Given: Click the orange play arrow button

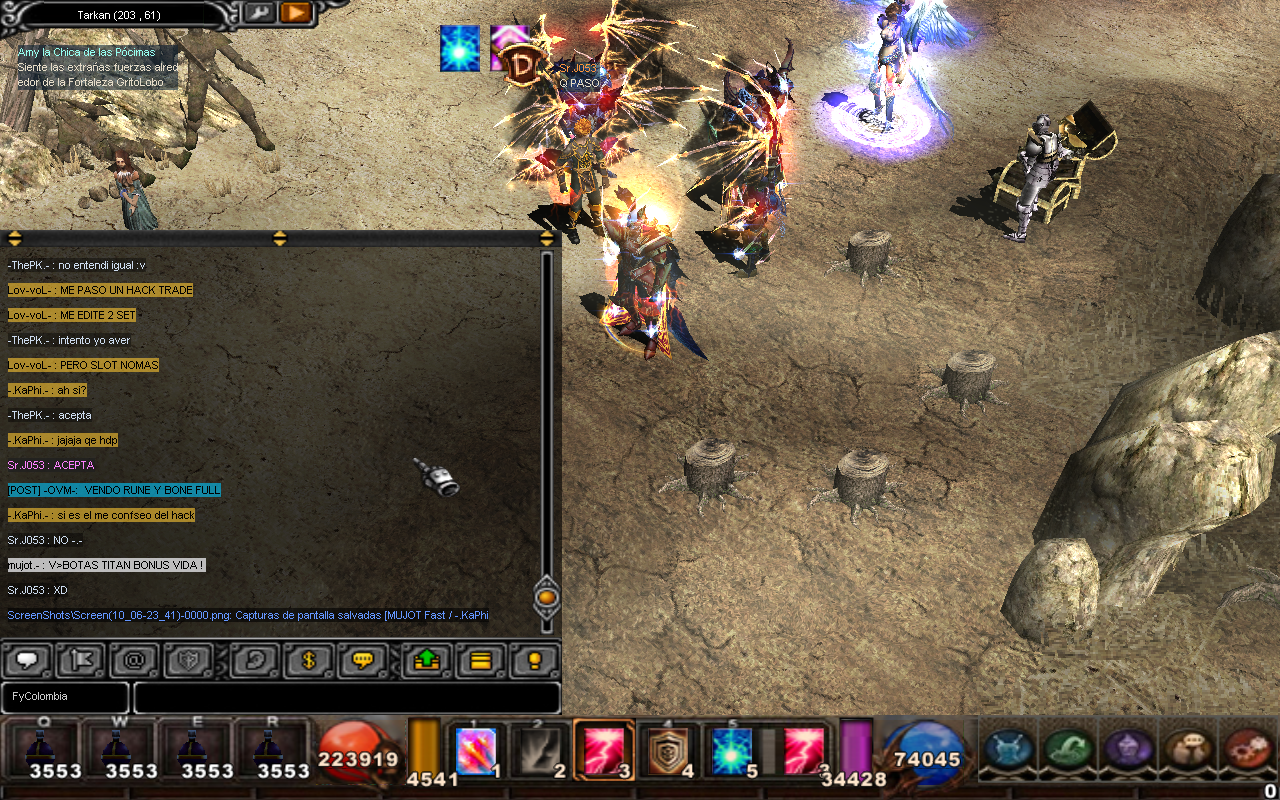Looking at the screenshot, I should [295, 13].
